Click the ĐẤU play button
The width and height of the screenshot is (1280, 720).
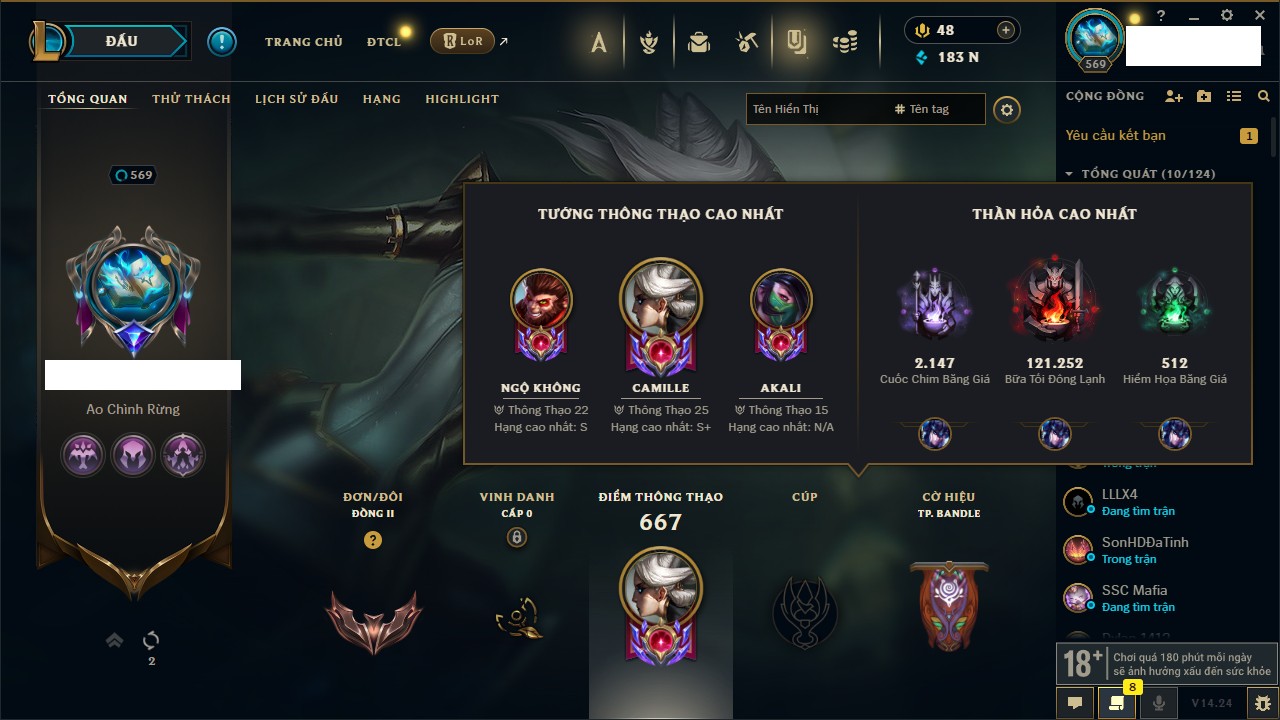[x=120, y=41]
